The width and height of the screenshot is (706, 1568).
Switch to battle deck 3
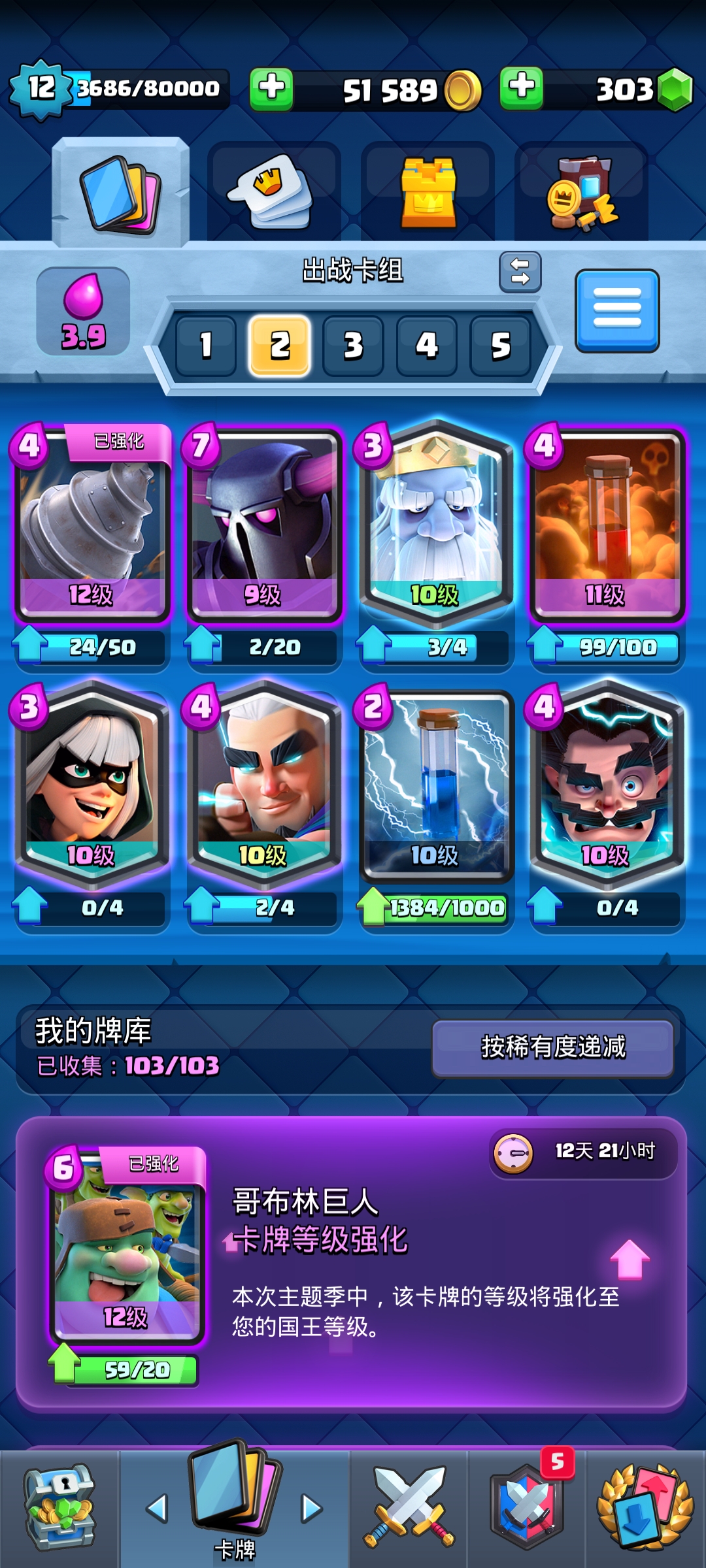pos(353,346)
